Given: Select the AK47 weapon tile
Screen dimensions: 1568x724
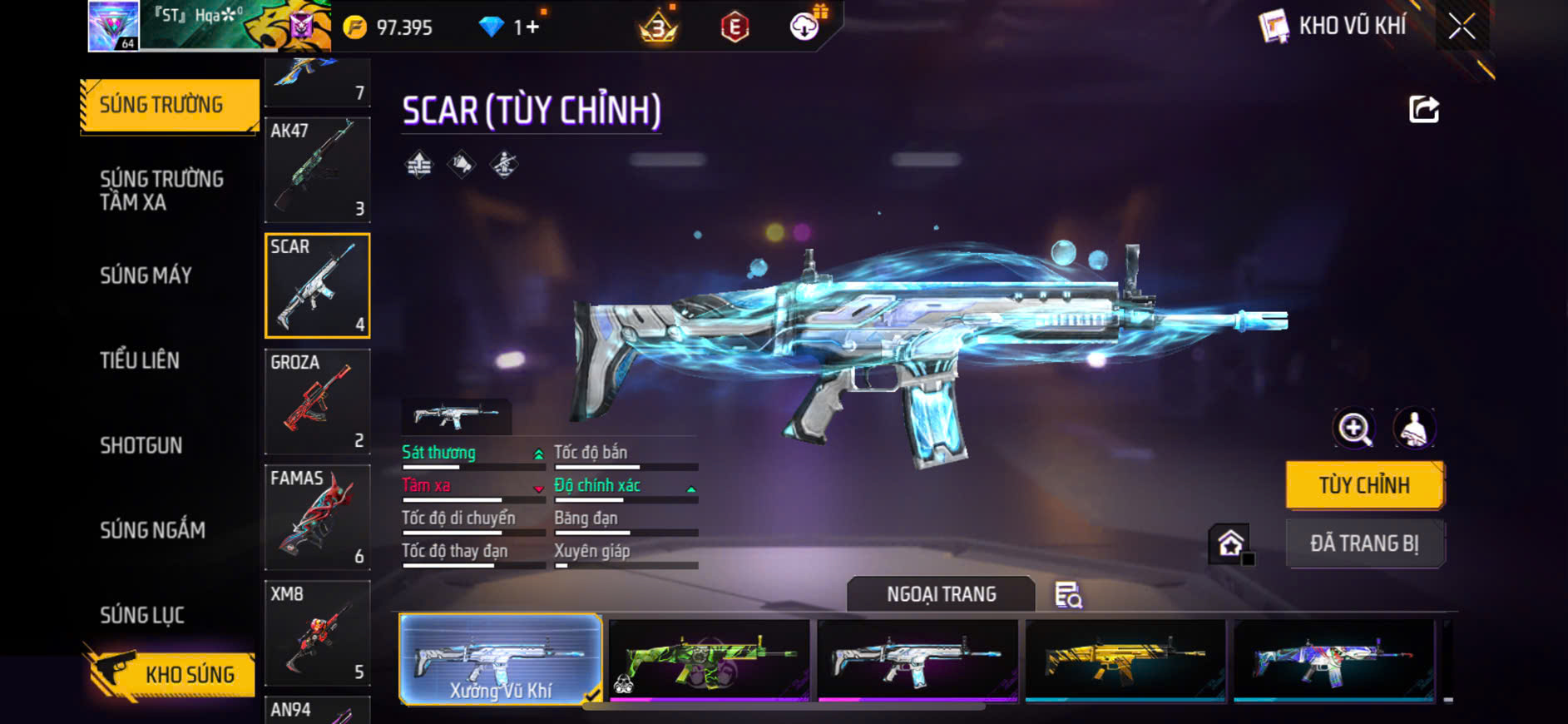Looking at the screenshot, I should (317, 170).
